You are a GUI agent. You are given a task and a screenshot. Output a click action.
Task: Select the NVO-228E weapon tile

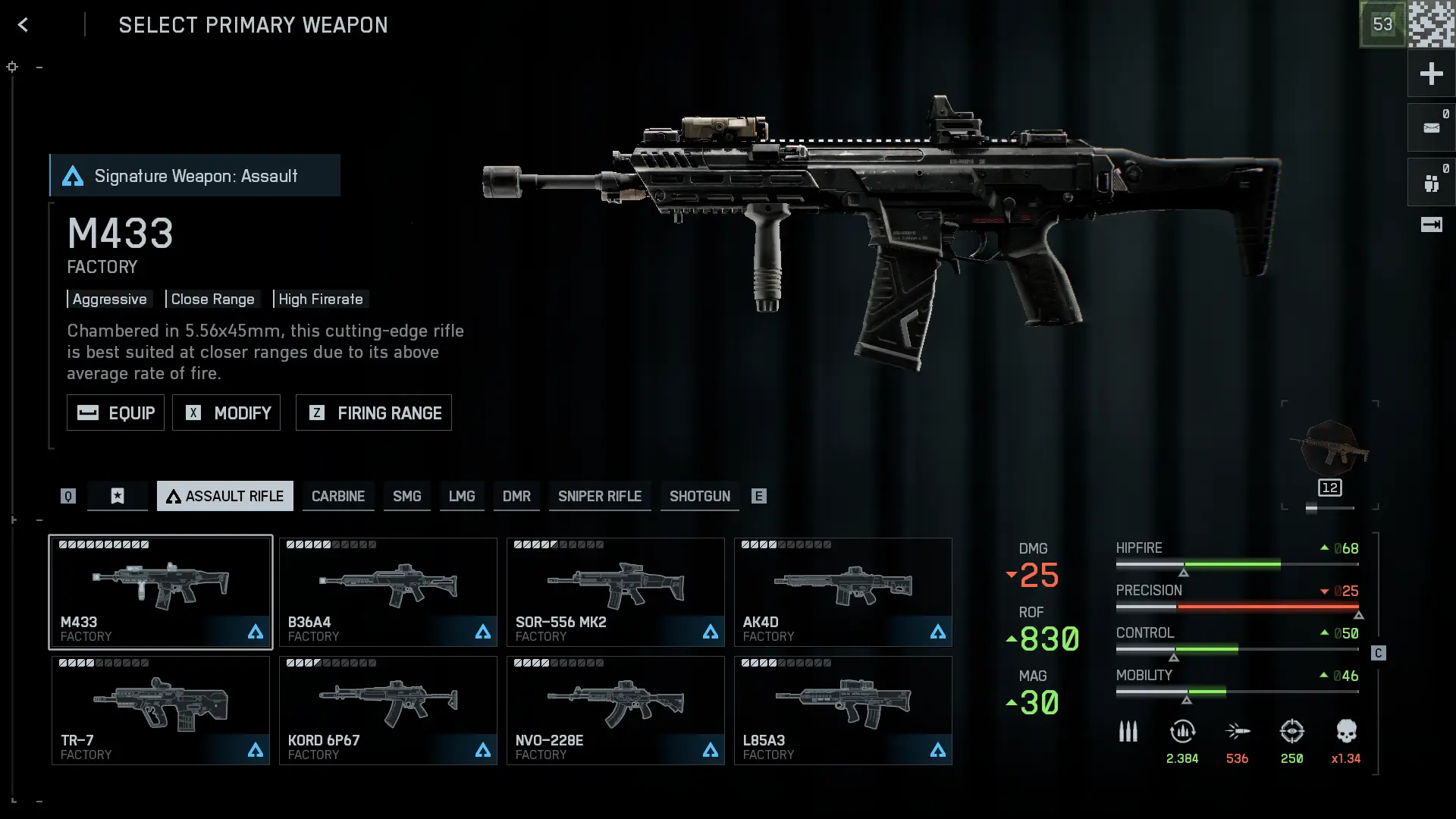(x=616, y=711)
